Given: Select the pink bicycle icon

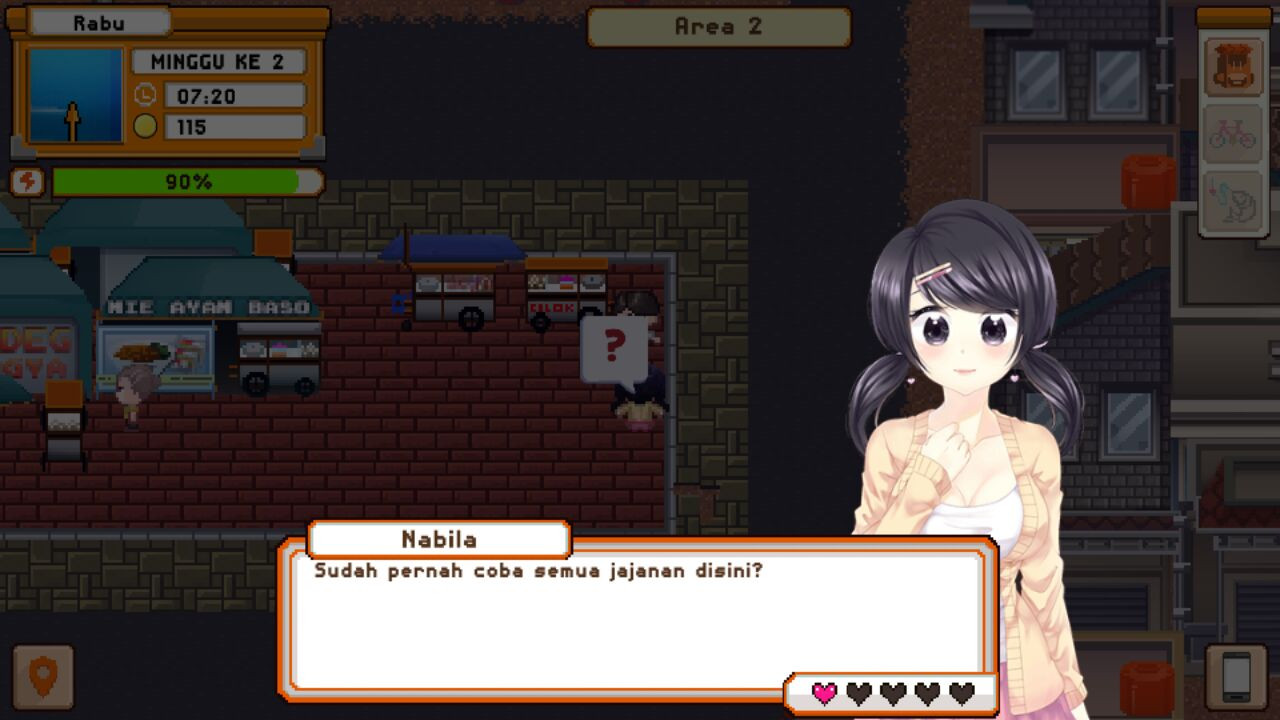Looking at the screenshot, I should coord(1232,133).
